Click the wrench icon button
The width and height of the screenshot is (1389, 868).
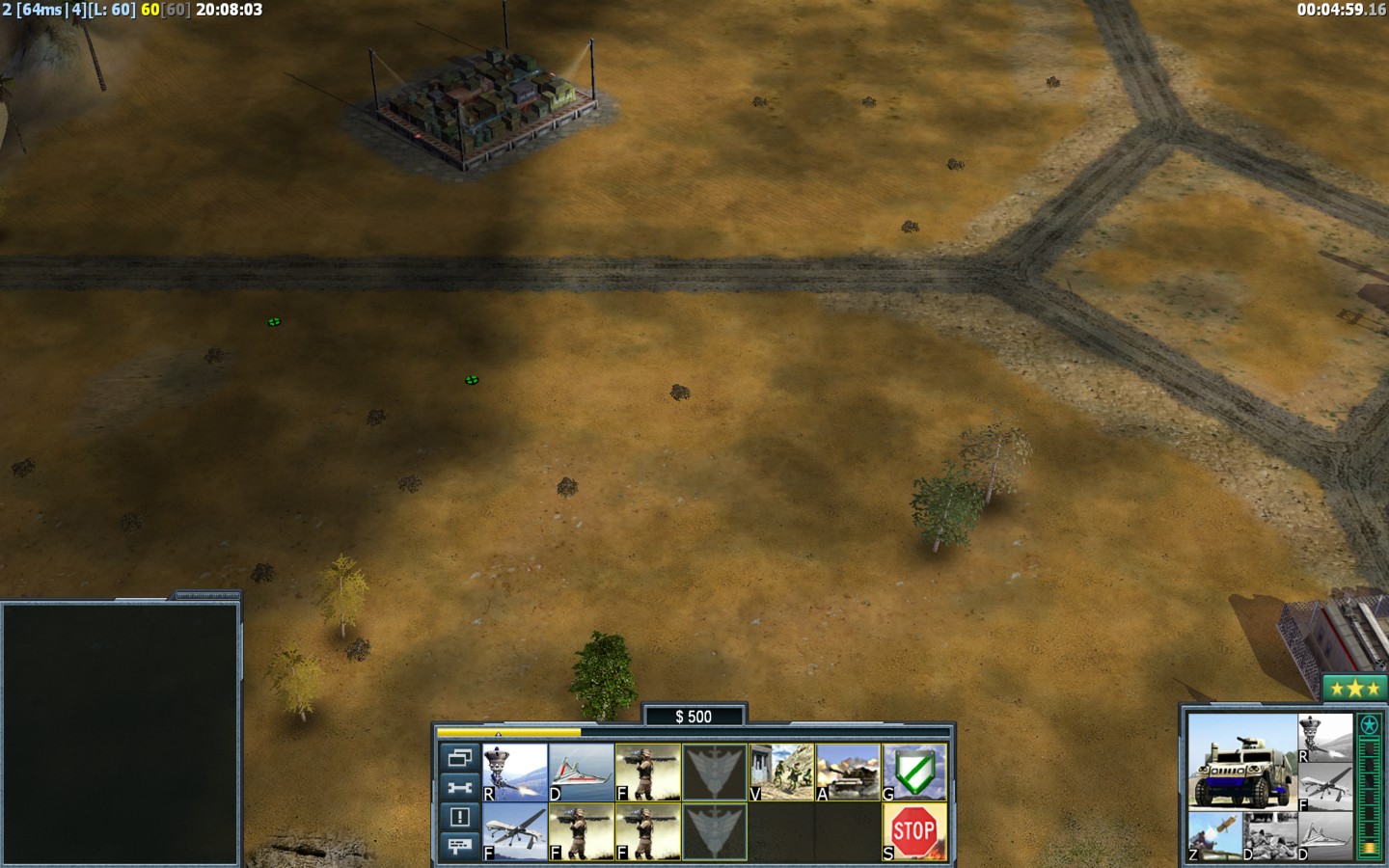[459, 788]
